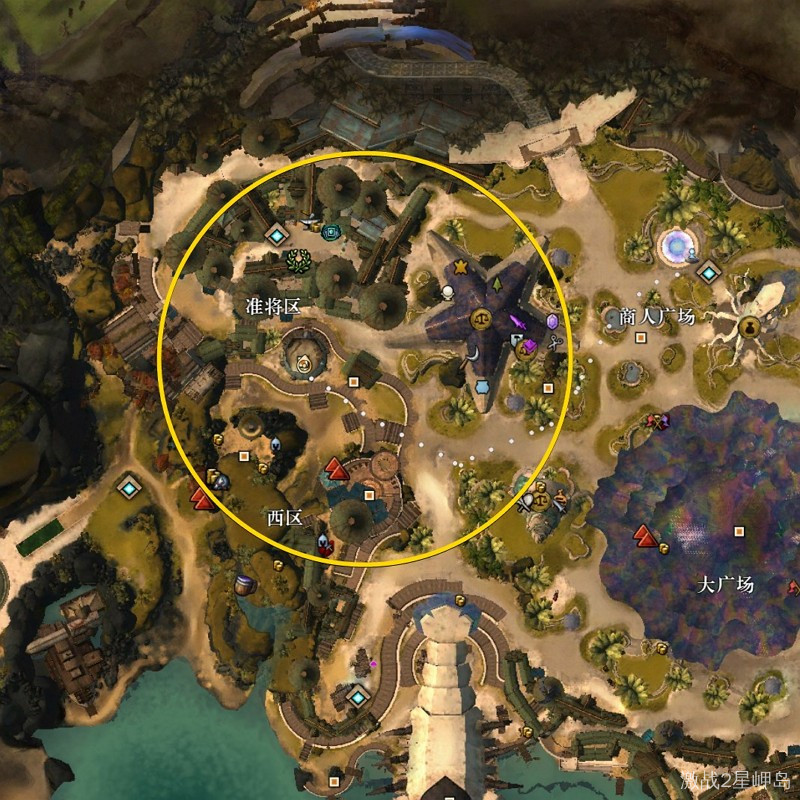Select the gold star marker on star building
Image resolution: width=800 pixels, height=800 pixels.
461,267
